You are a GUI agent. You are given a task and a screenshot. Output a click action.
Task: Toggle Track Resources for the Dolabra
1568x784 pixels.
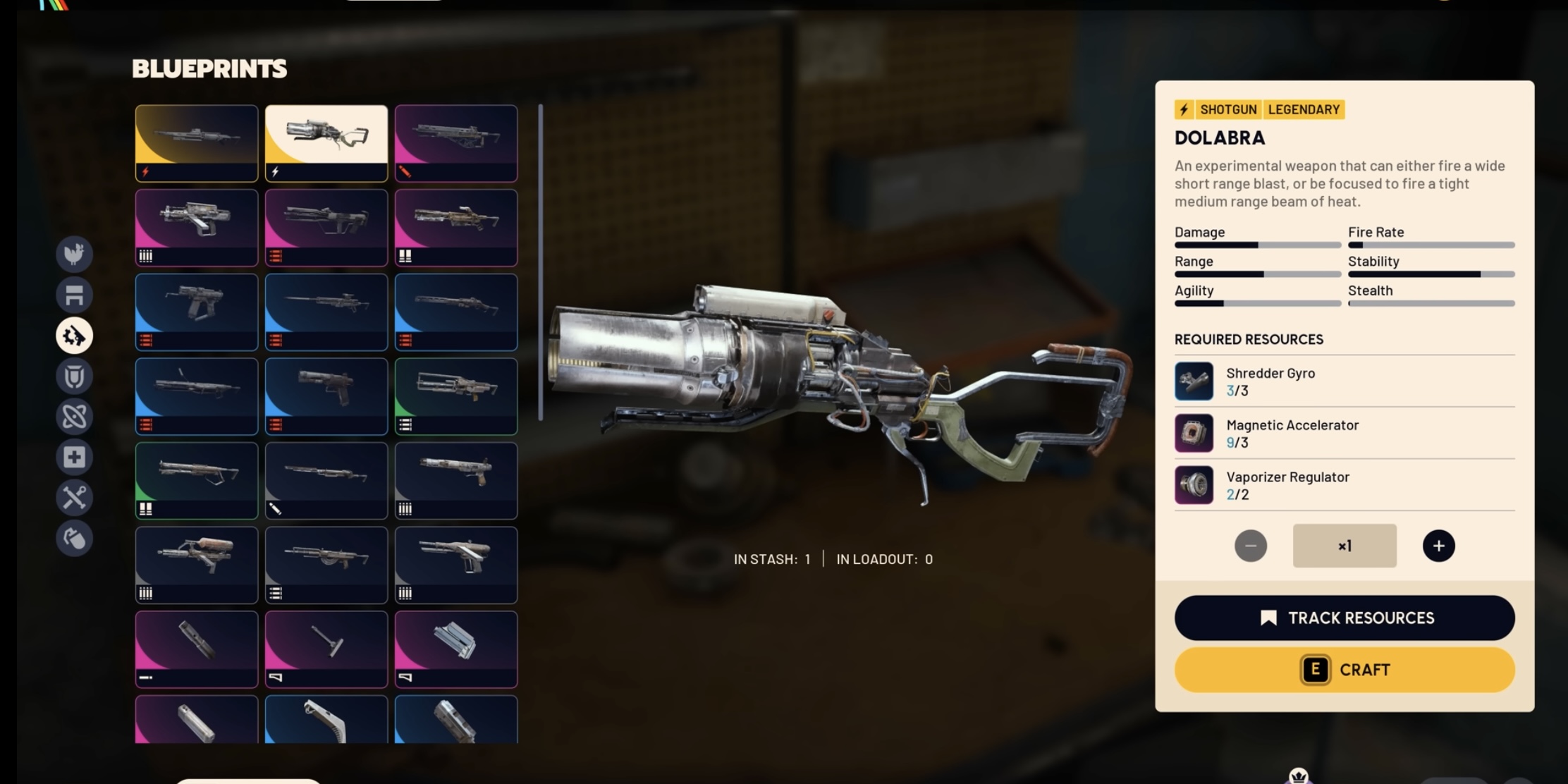pyautogui.click(x=1343, y=618)
